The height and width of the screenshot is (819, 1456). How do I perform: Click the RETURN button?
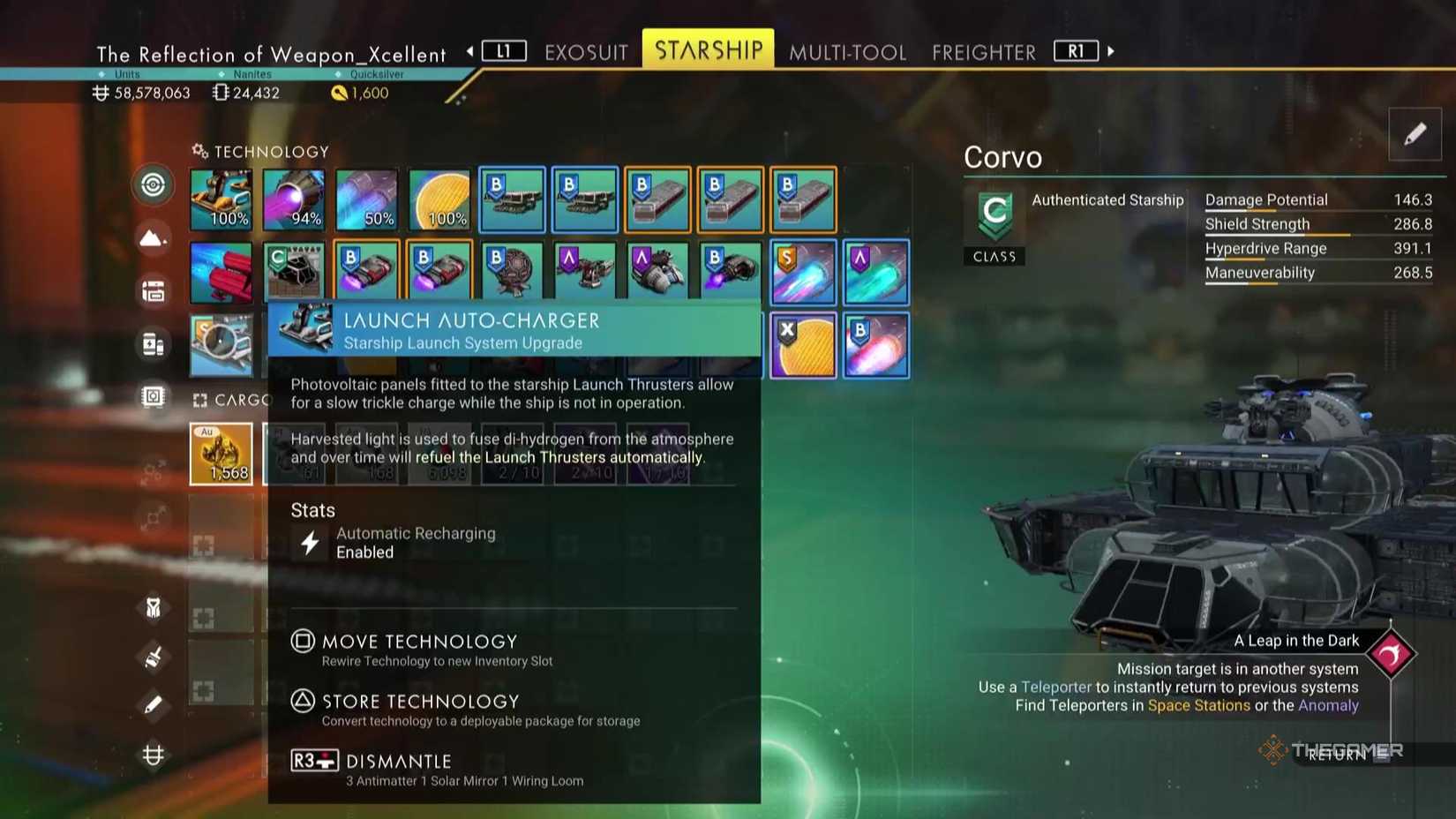coord(1338,755)
